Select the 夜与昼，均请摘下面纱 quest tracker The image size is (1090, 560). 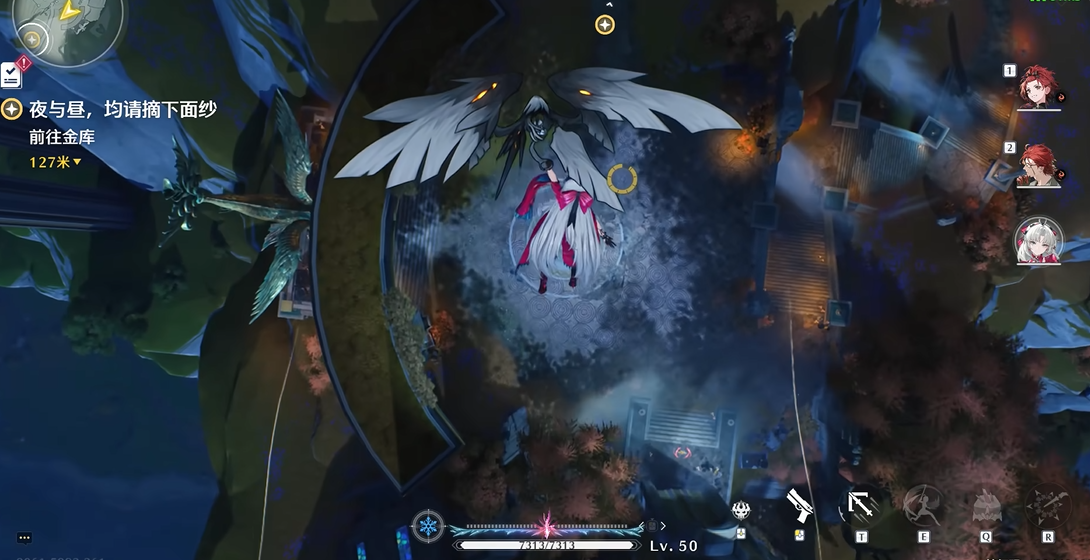(x=122, y=110)
